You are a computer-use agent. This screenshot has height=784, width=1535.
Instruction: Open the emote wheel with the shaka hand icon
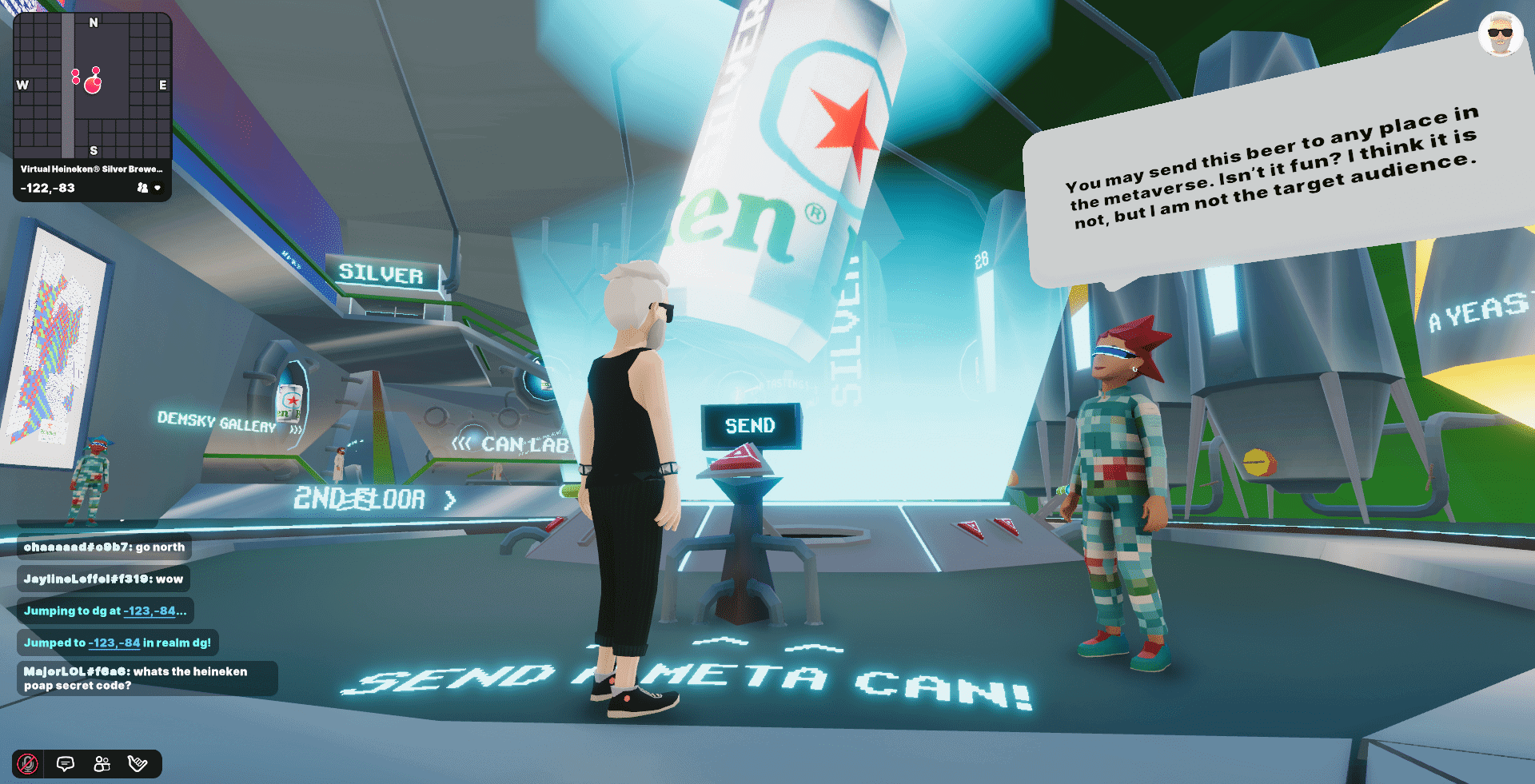pyautogui.click(x=138, y=764)
